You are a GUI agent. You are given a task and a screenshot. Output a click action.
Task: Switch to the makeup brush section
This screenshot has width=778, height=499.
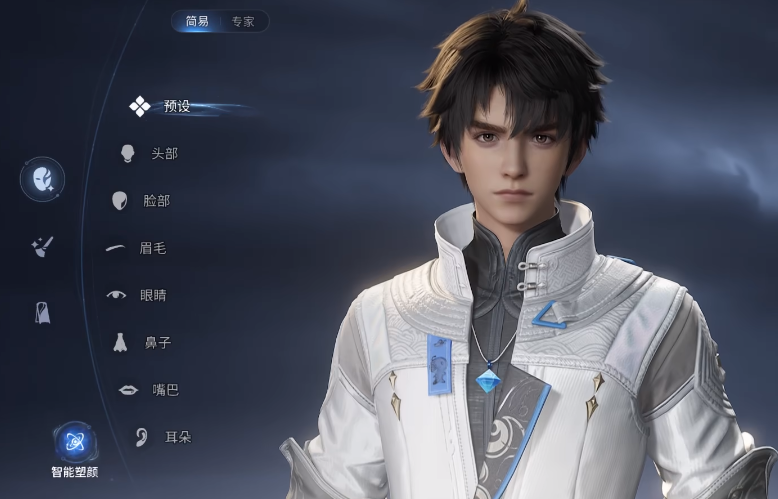click(x=42, y=247)
